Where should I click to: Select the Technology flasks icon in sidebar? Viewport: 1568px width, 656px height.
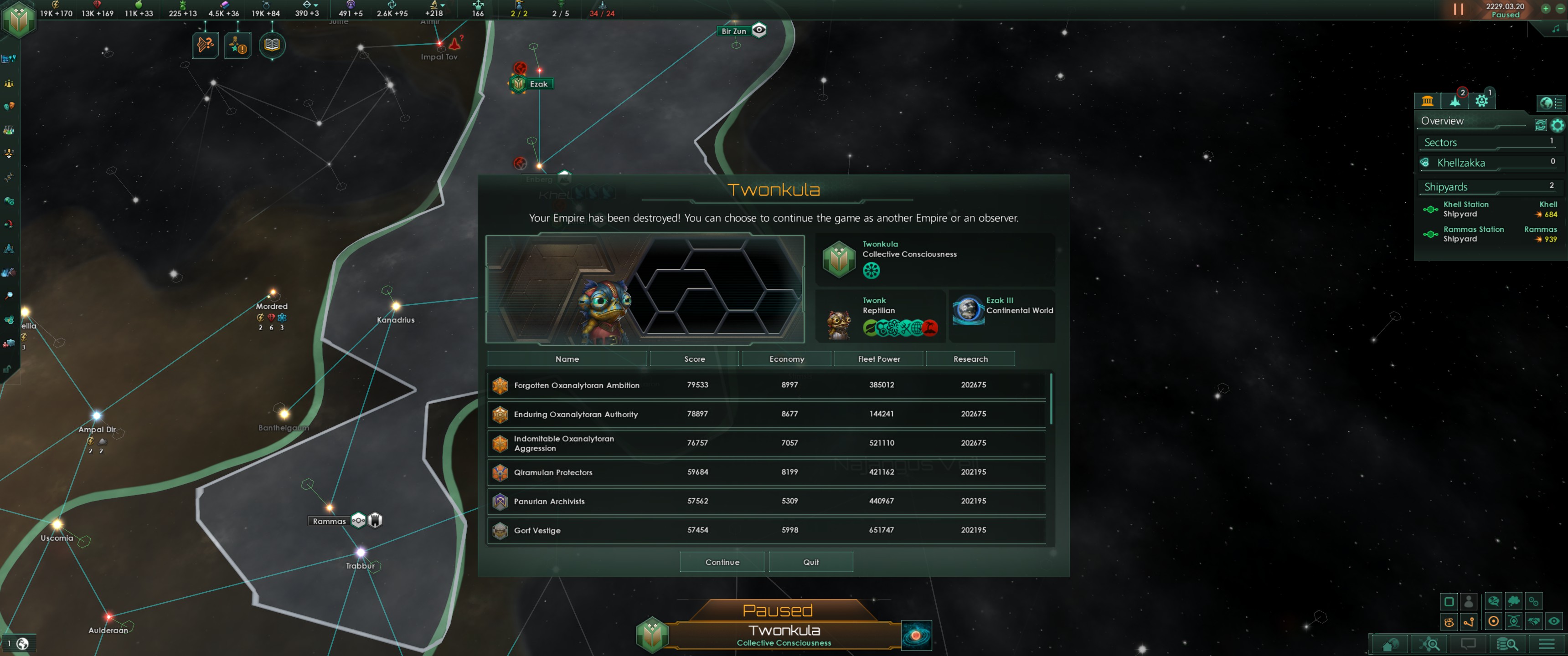click(x=9, y=129)
